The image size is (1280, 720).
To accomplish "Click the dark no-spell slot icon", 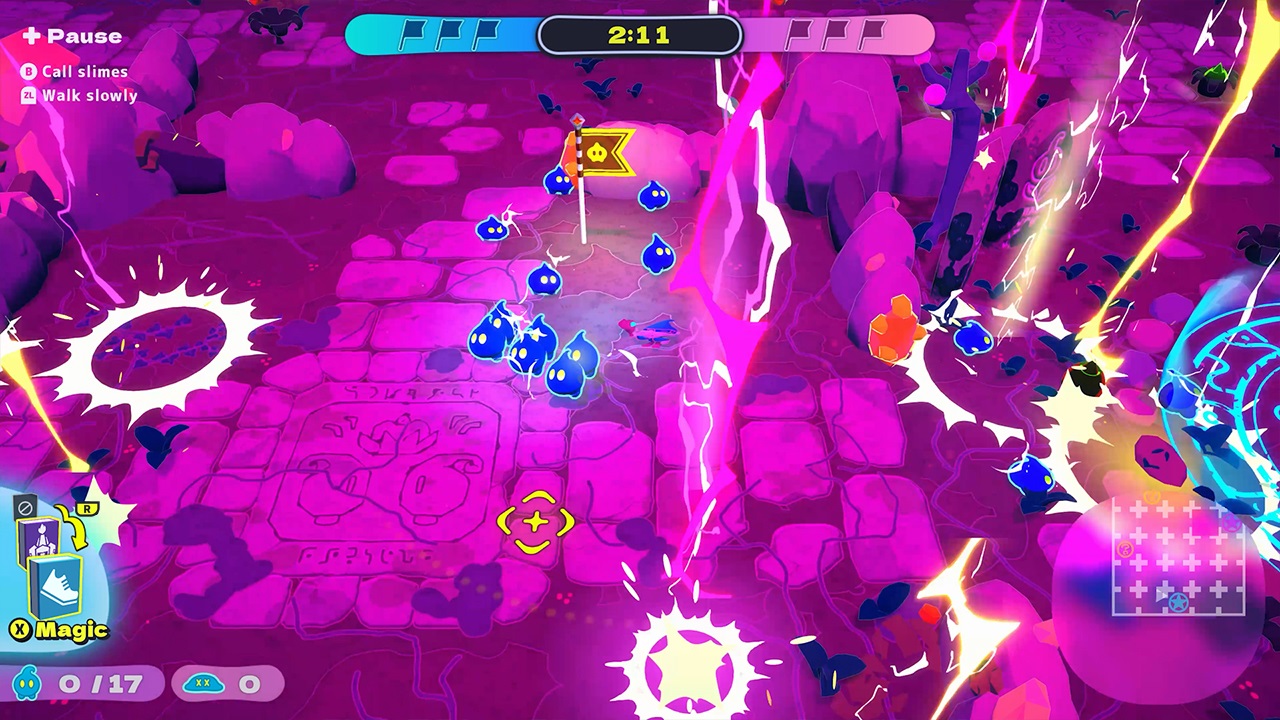I will (x=25, y=506).
